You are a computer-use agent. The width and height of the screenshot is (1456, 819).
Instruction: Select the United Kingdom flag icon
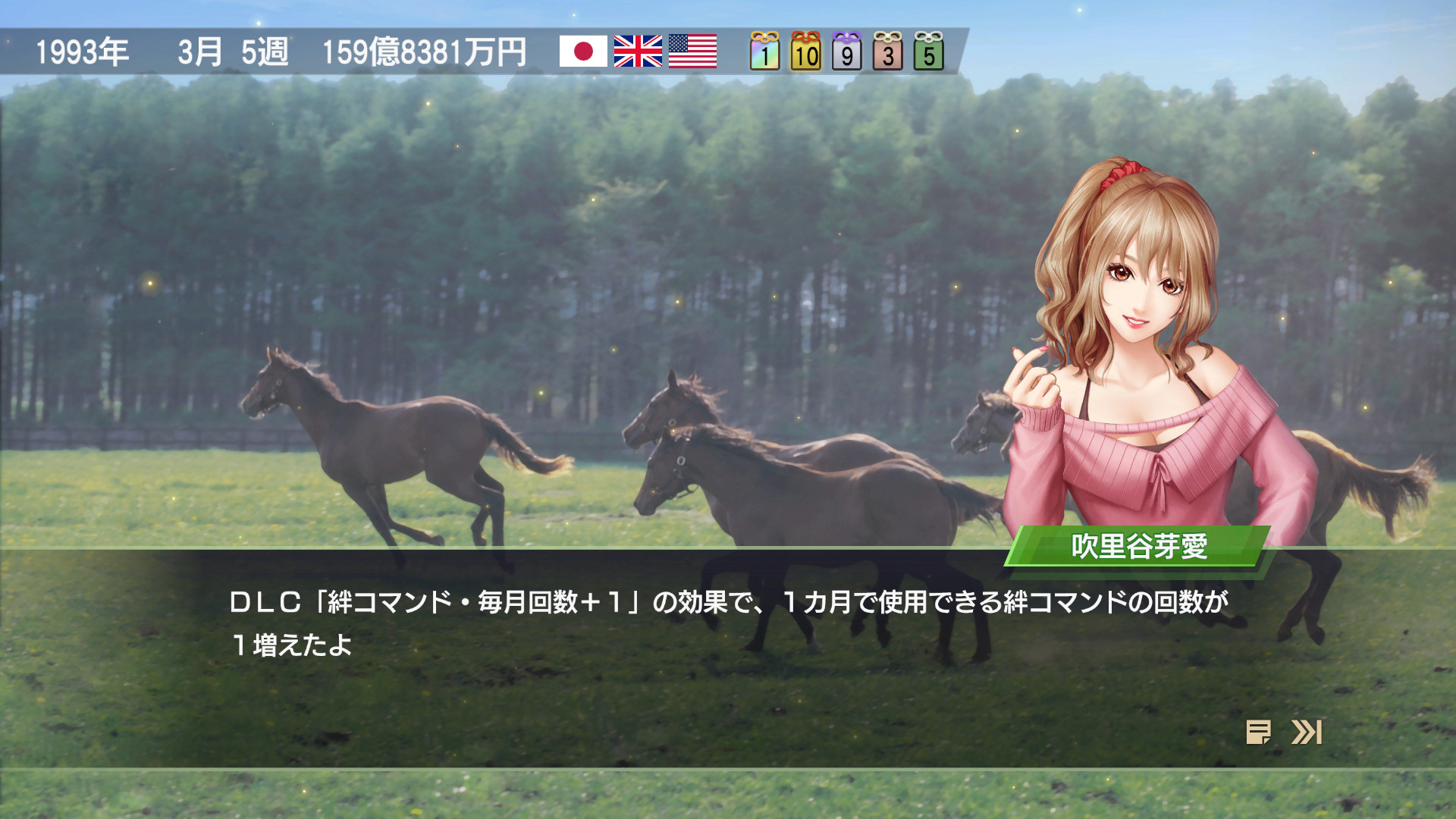[637, 52]
